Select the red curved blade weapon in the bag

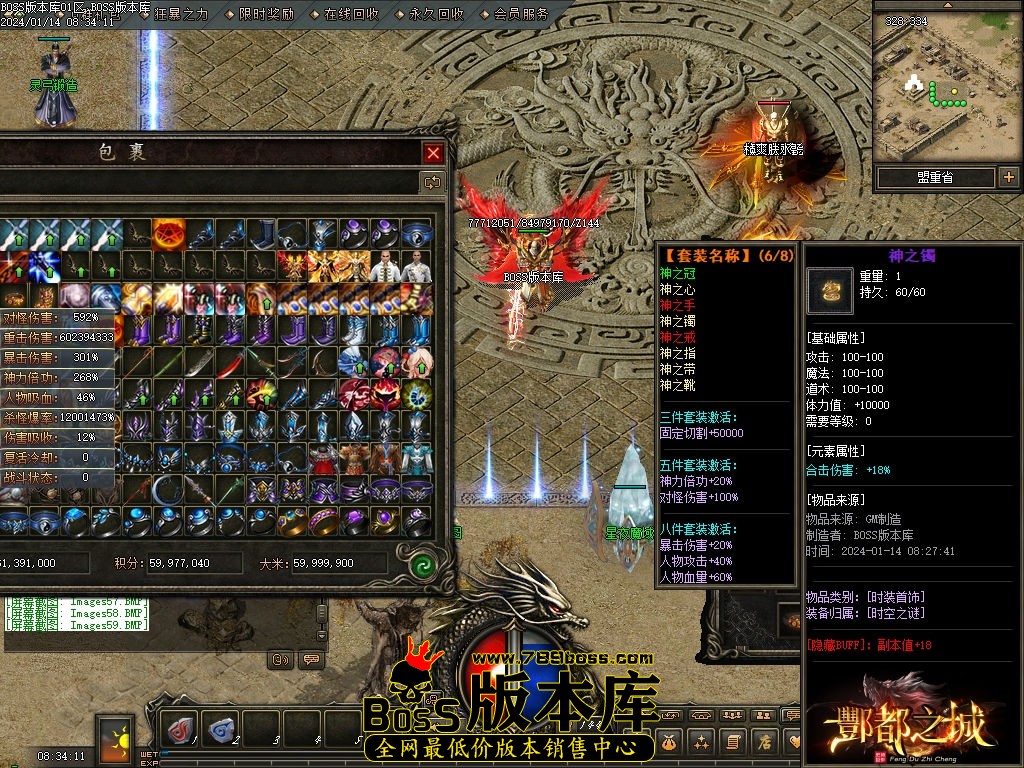point(230,362)
